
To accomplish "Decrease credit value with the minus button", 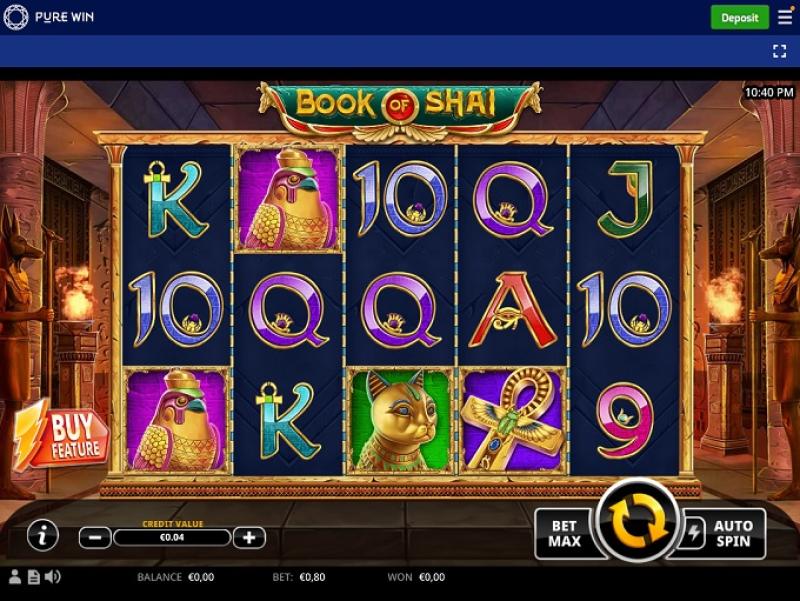I will [x=95, y=537].
